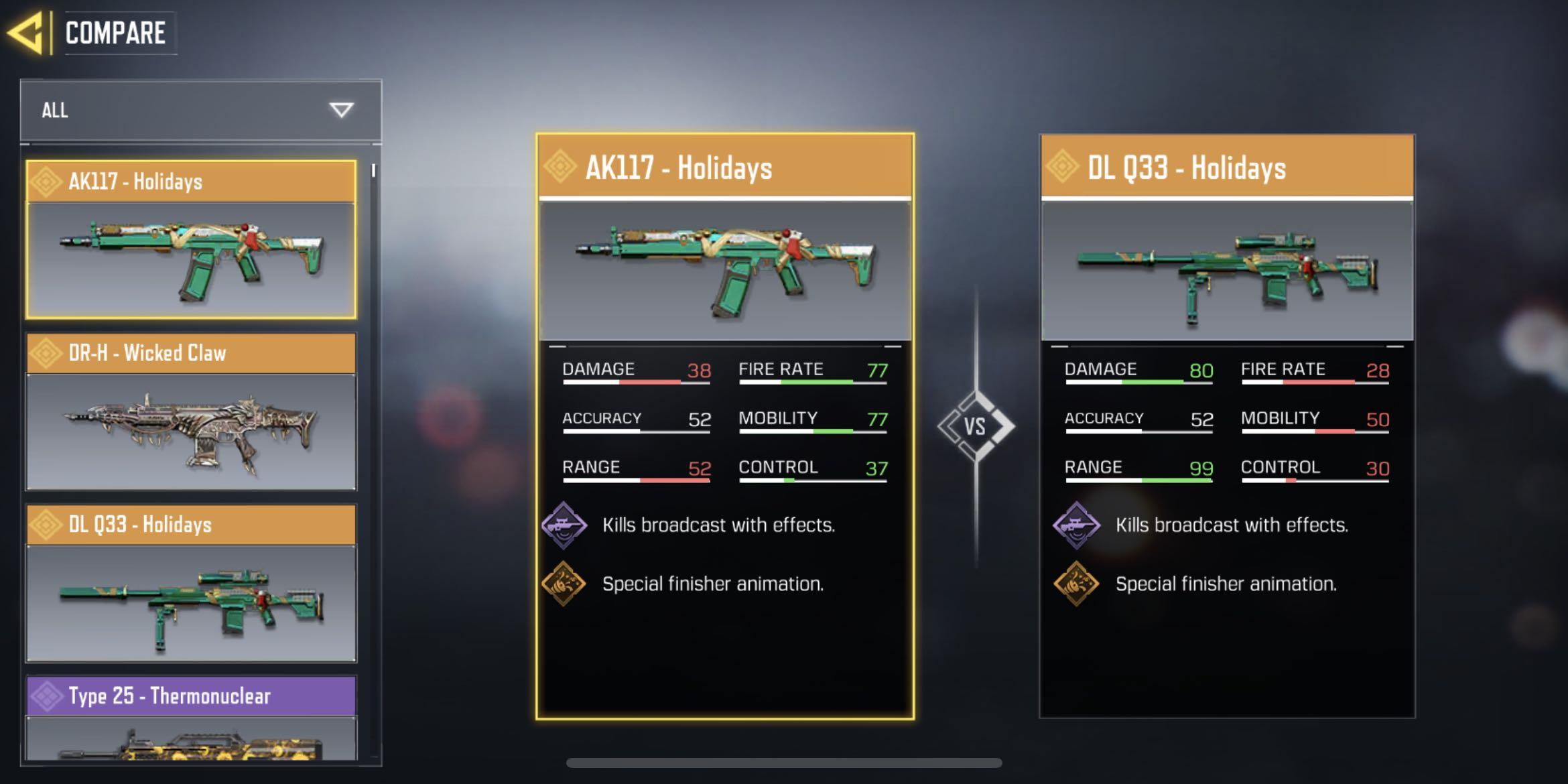Click the VS emblem between the weapon cards
The image size is (1568, 784).
point(977,425)
